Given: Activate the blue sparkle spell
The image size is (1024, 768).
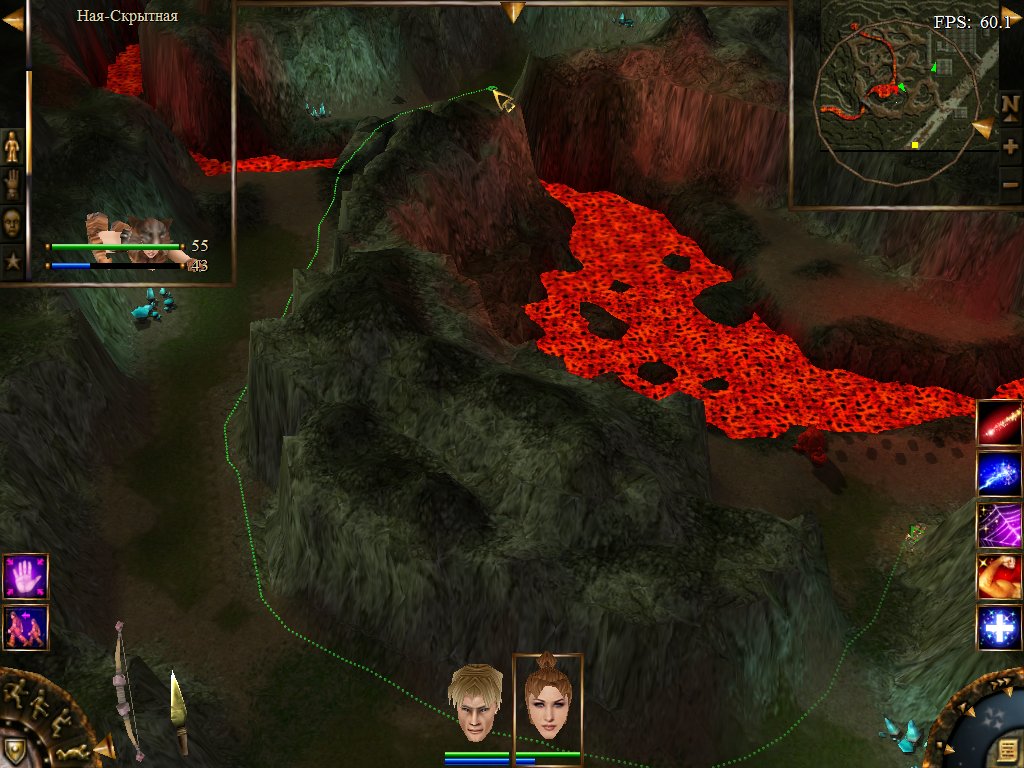Looking at the screenshot, I should [x=999, y=474].
